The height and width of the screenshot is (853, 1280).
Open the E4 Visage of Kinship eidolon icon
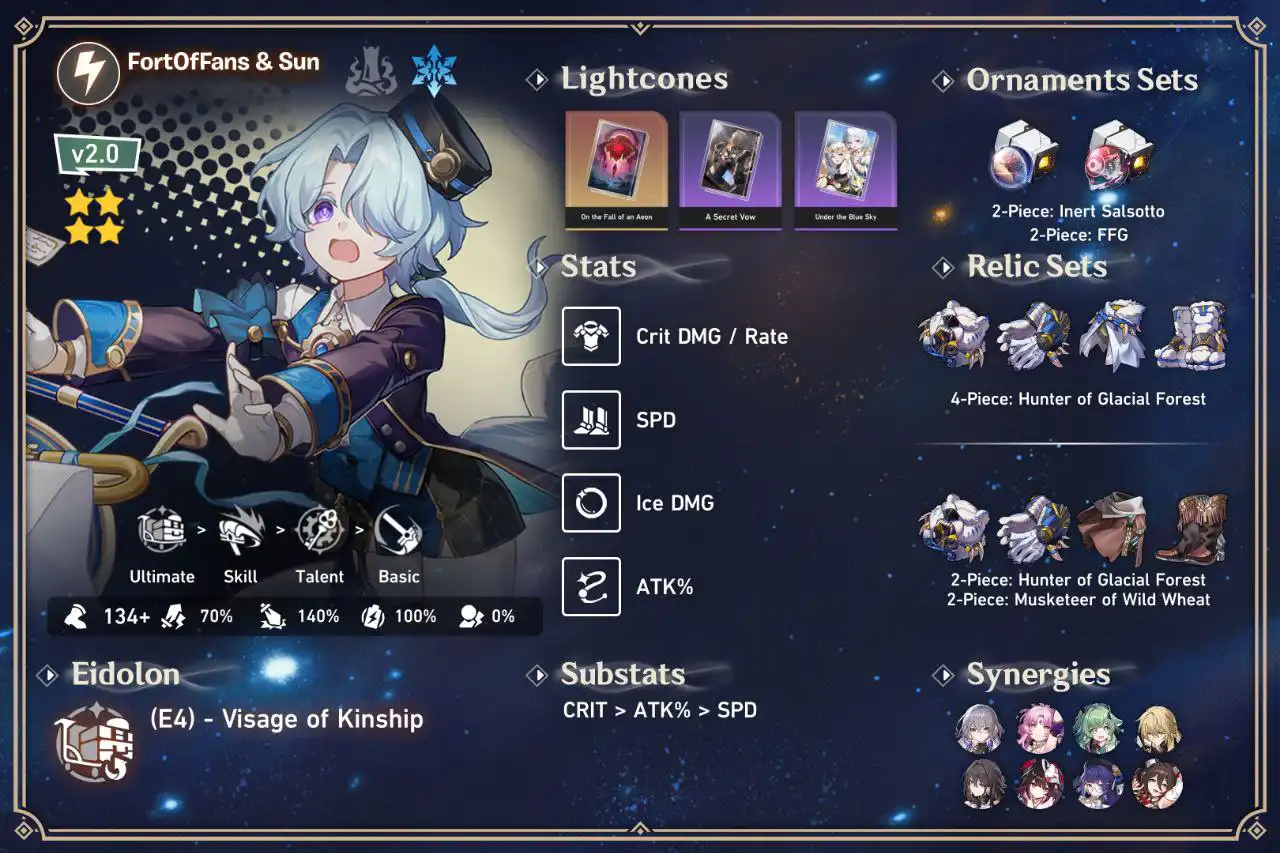pyautogui.click(x=95, y=742)
